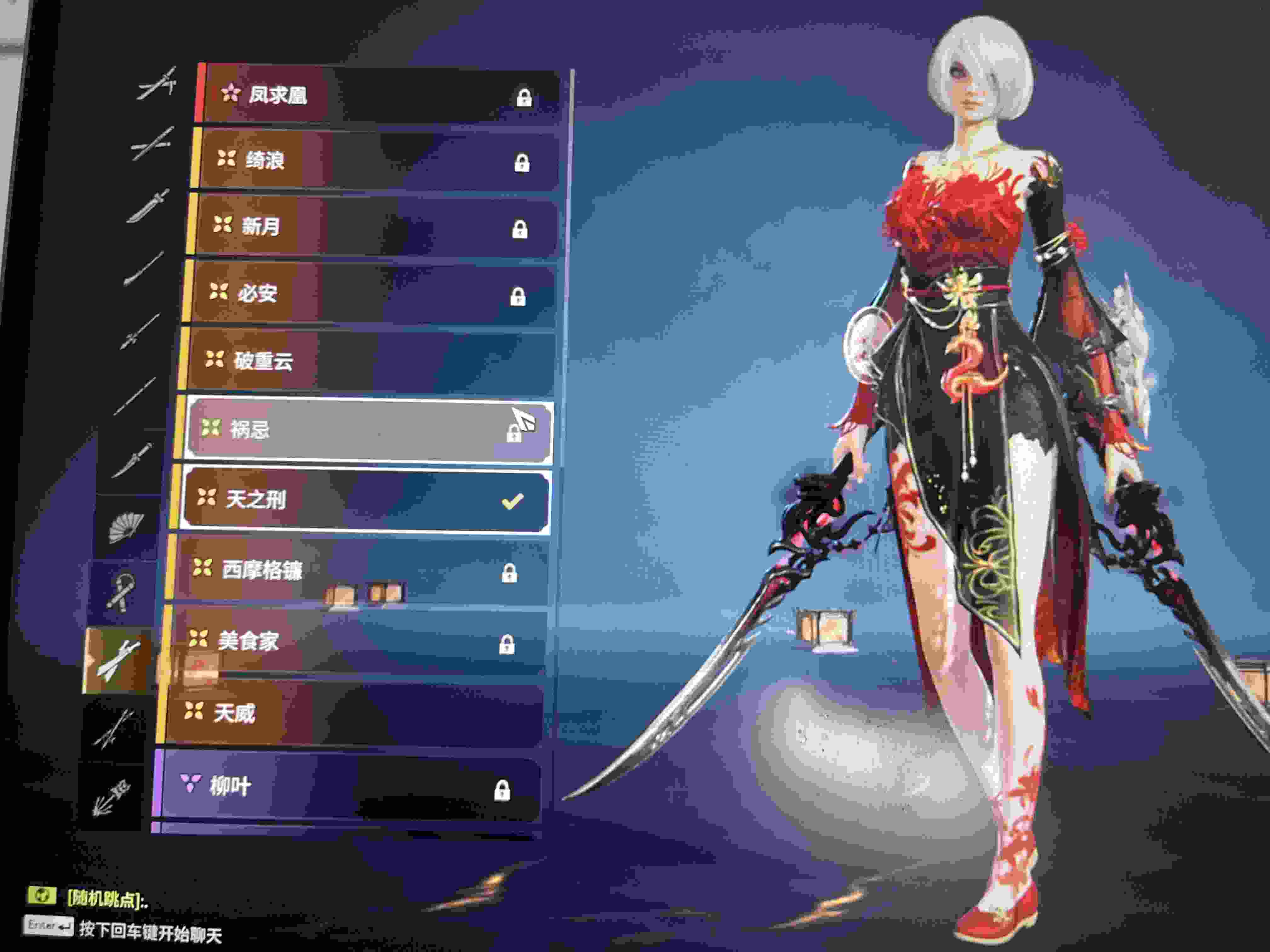Select the equipped 天之刑 skin
Image resolution: width=1270 pixels, height=952 pixels.
(x=364, y=500)
